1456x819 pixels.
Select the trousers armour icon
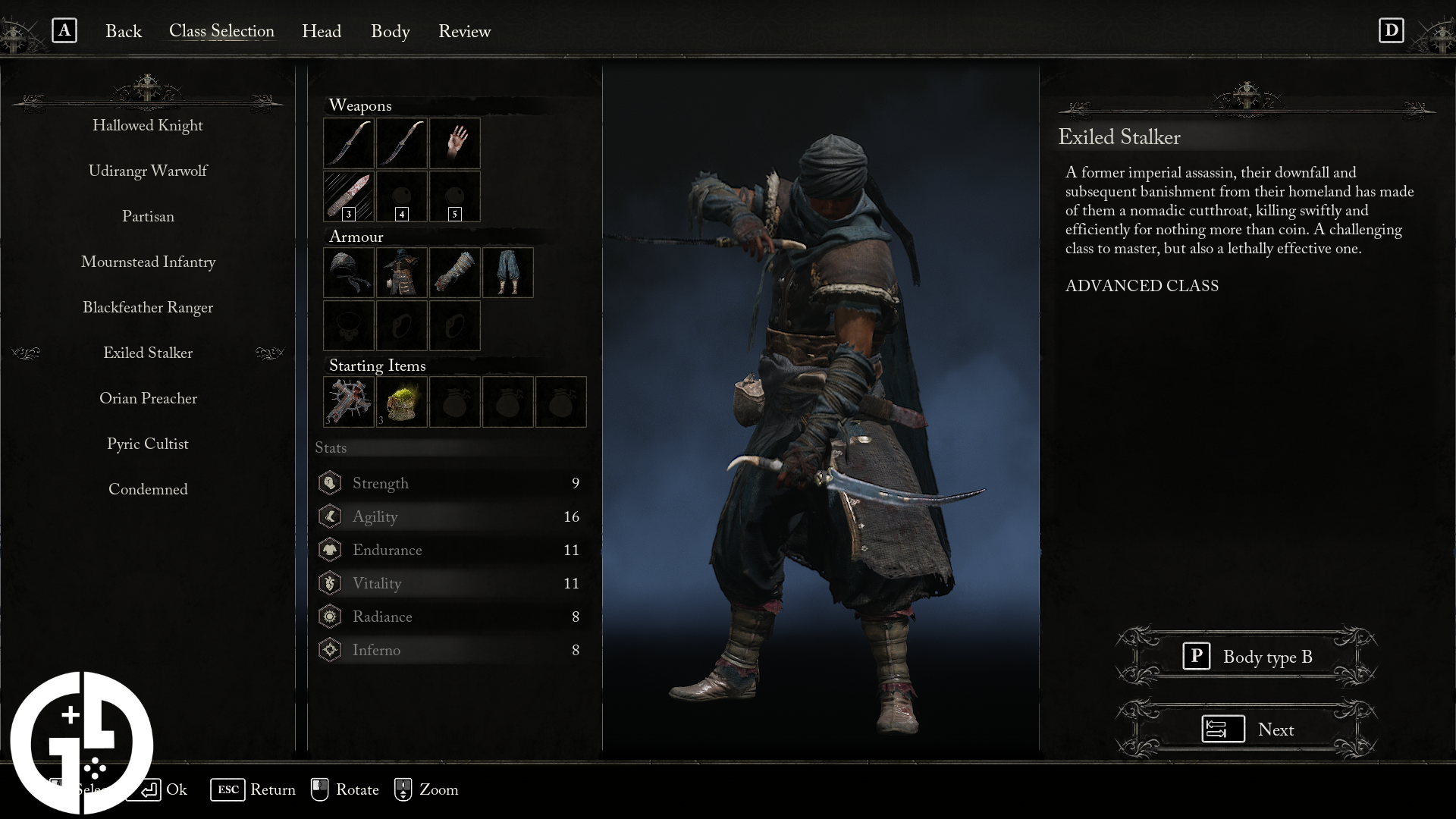[507, 272]
